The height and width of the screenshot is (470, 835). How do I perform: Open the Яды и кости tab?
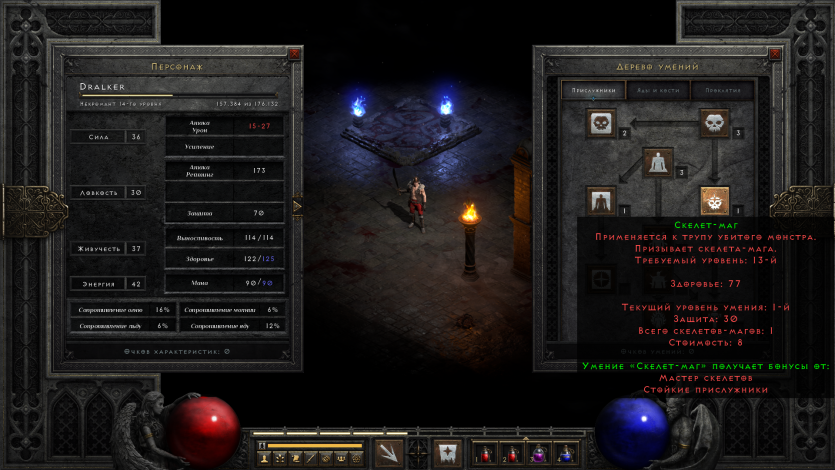click(657, 90)
